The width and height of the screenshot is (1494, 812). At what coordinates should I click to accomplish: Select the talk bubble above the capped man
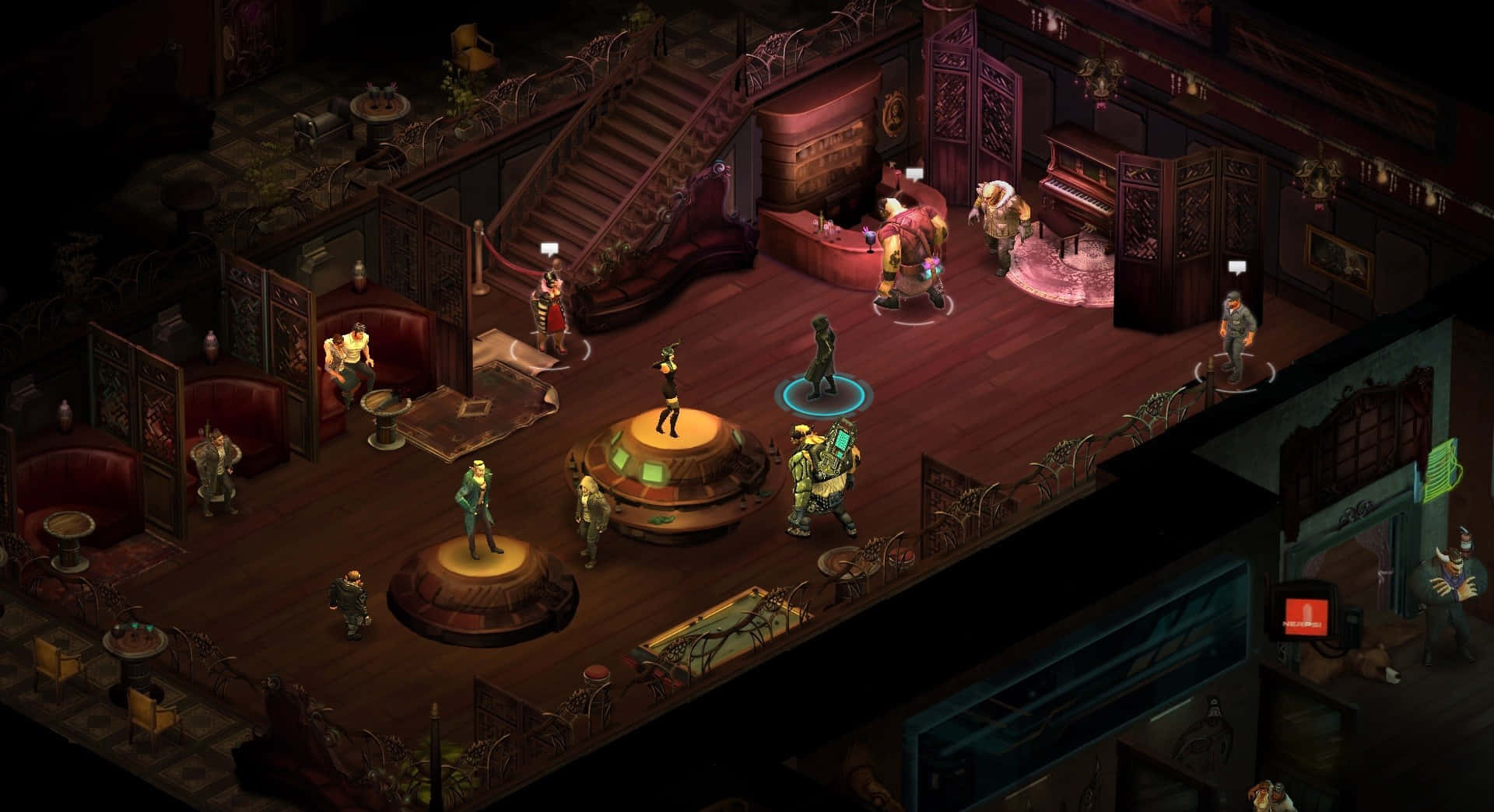[1237, 268]
